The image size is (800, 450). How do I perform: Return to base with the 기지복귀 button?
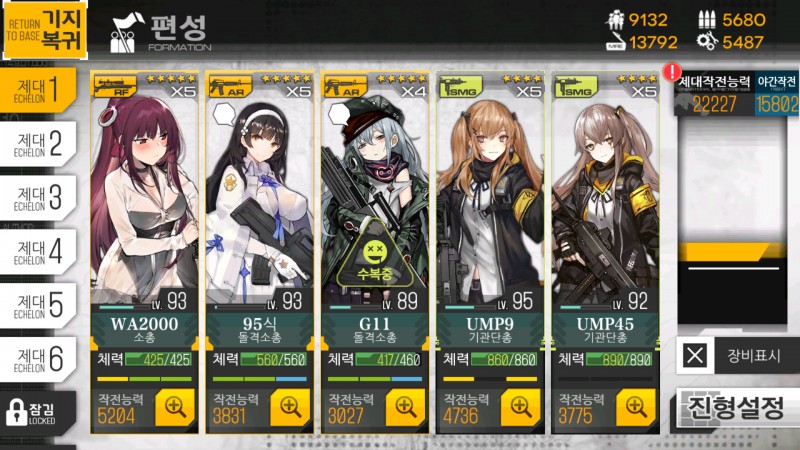(44, 29)
